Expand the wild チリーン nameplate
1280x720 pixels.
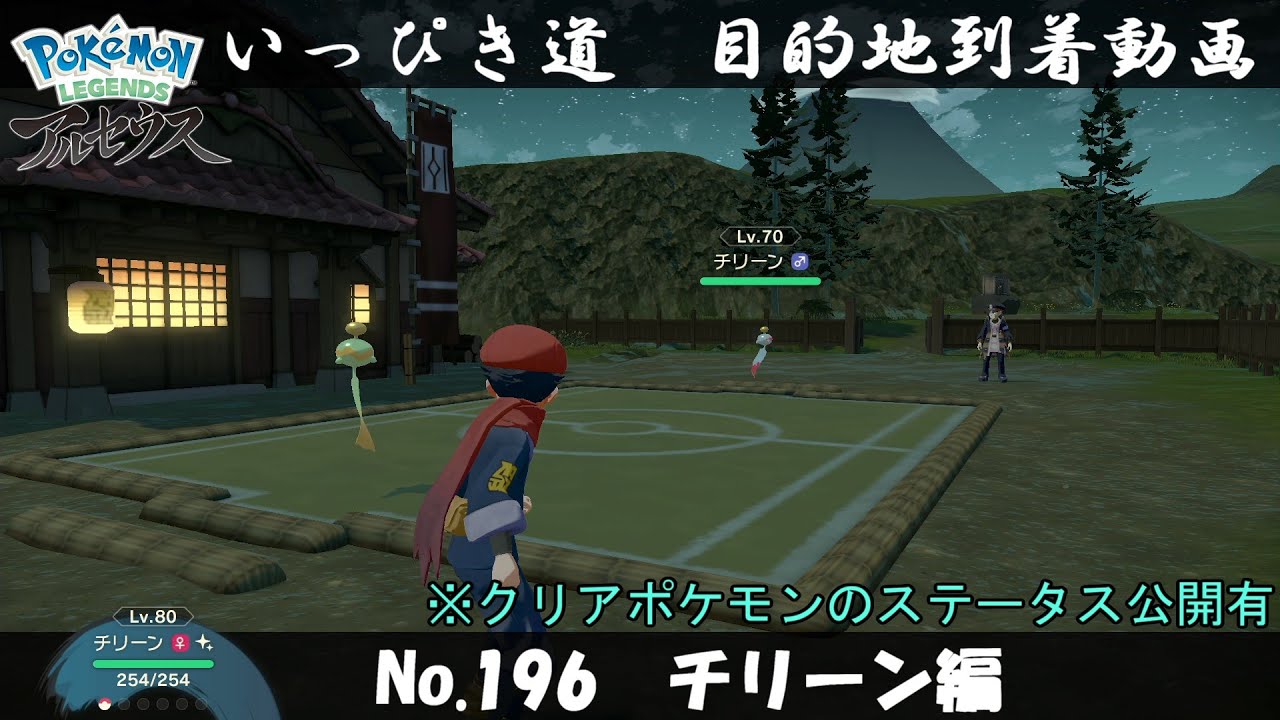click(x=760, y=258)
